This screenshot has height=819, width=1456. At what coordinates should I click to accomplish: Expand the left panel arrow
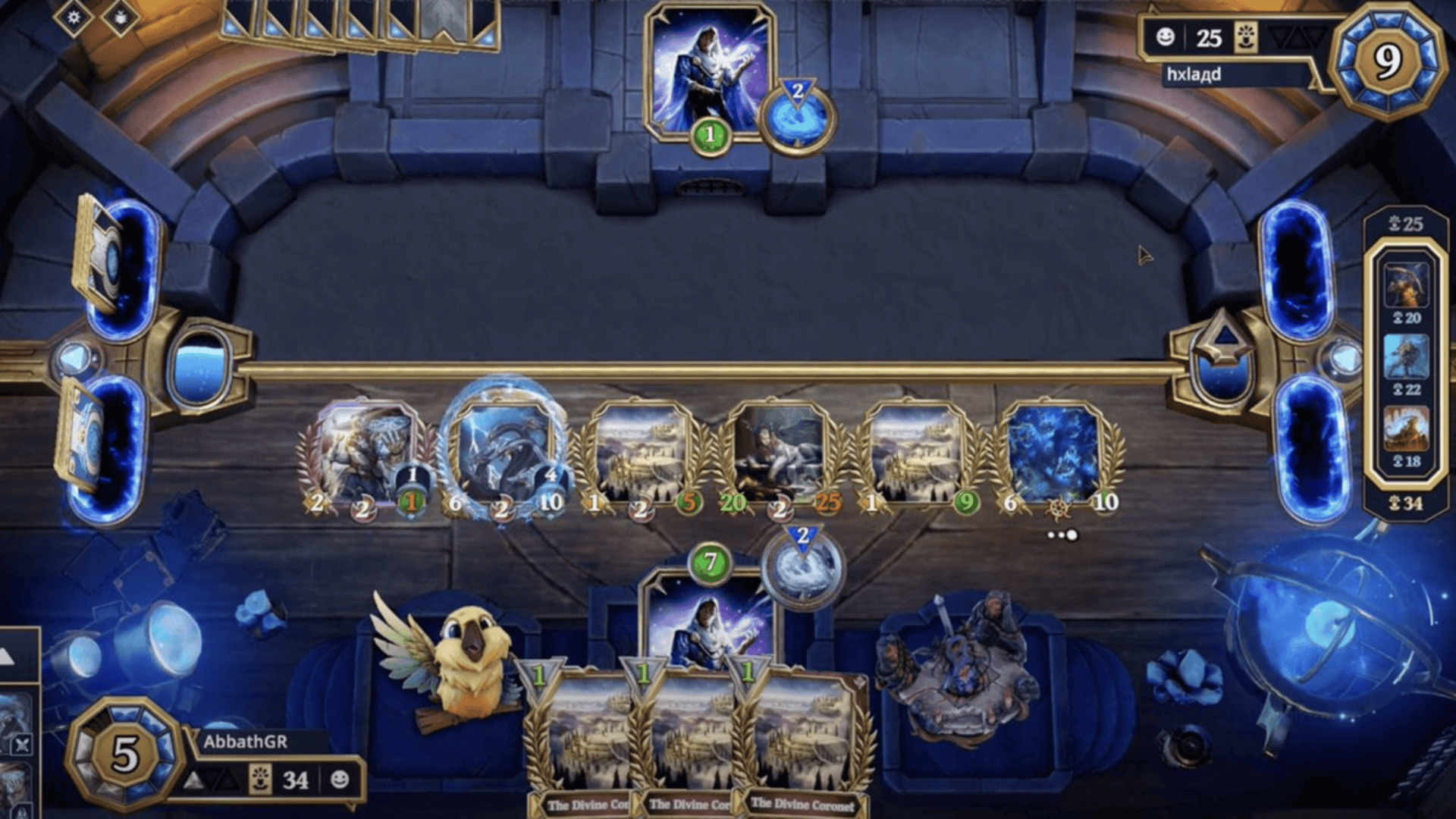pos(9,657)
